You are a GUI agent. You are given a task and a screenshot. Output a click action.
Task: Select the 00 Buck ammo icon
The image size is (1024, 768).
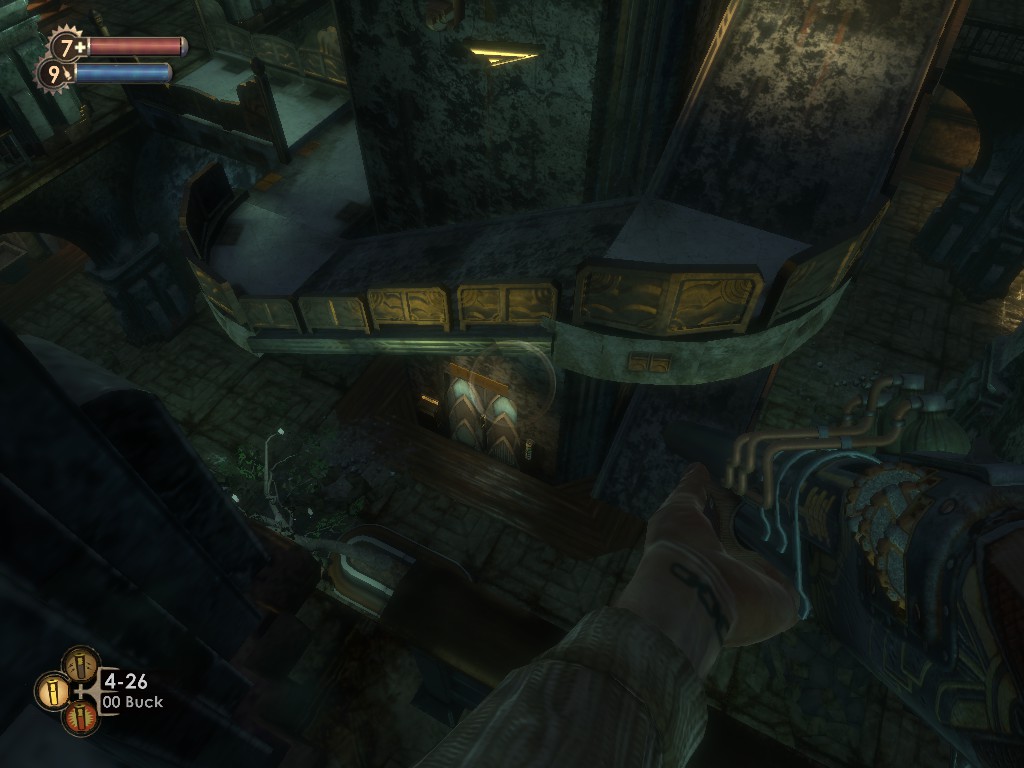pos(51,690)
